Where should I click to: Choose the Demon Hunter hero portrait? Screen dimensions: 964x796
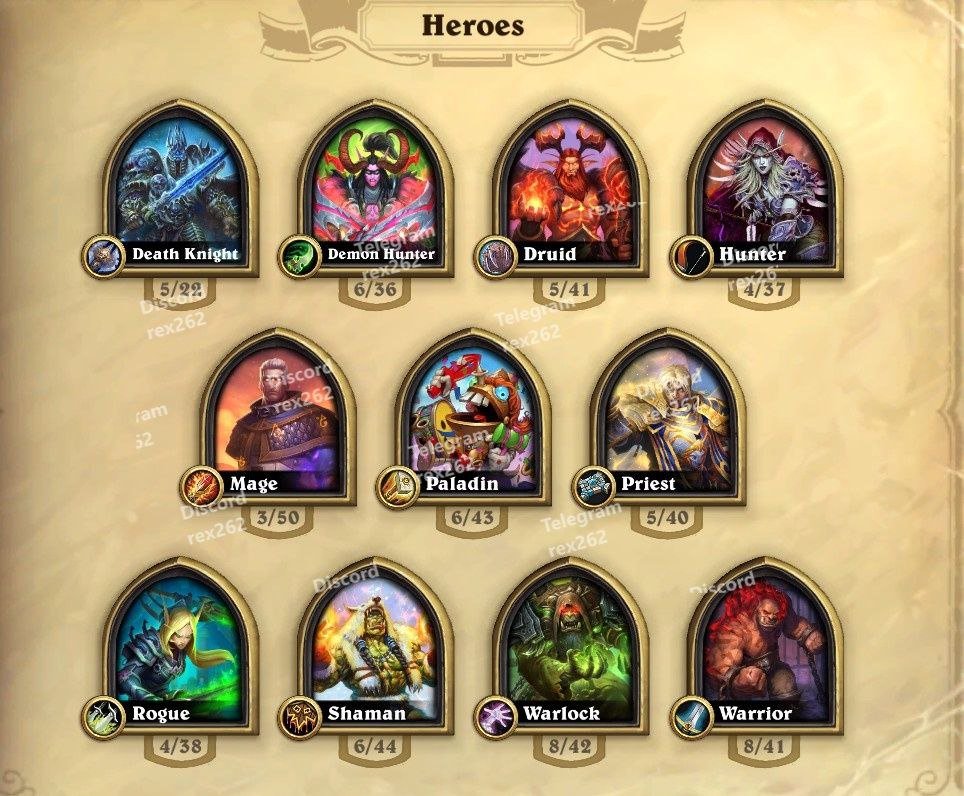point(375,185)
